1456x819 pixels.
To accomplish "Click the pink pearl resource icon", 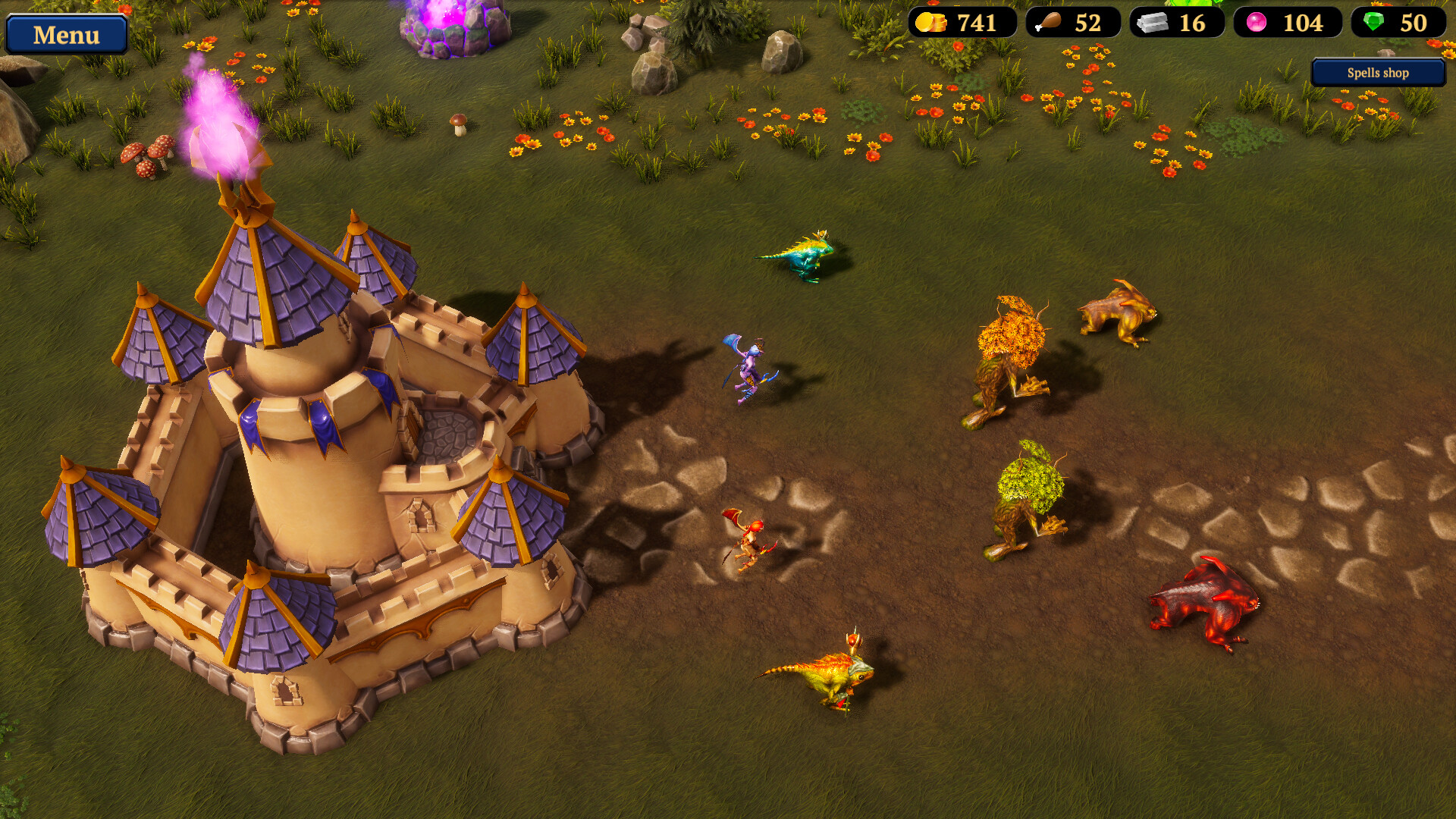I will tap(1258, 22).
